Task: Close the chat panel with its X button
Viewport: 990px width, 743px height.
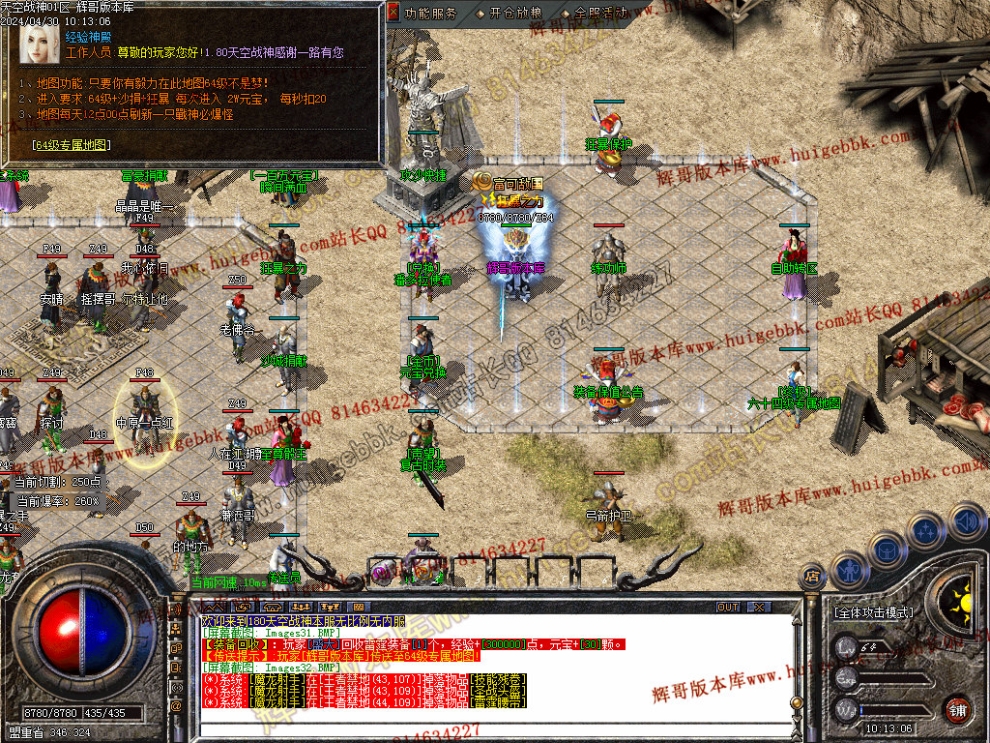Action: click(758, 607)
